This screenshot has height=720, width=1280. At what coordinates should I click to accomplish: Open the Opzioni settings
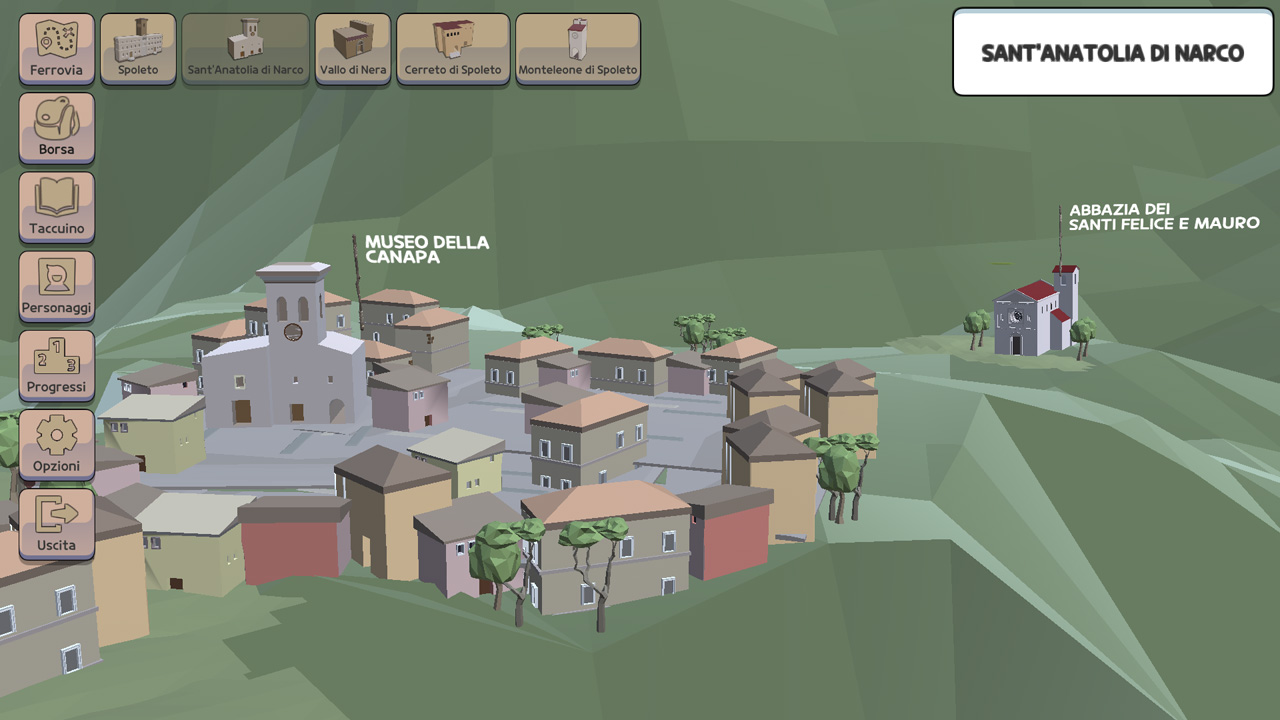pos(56,443)
